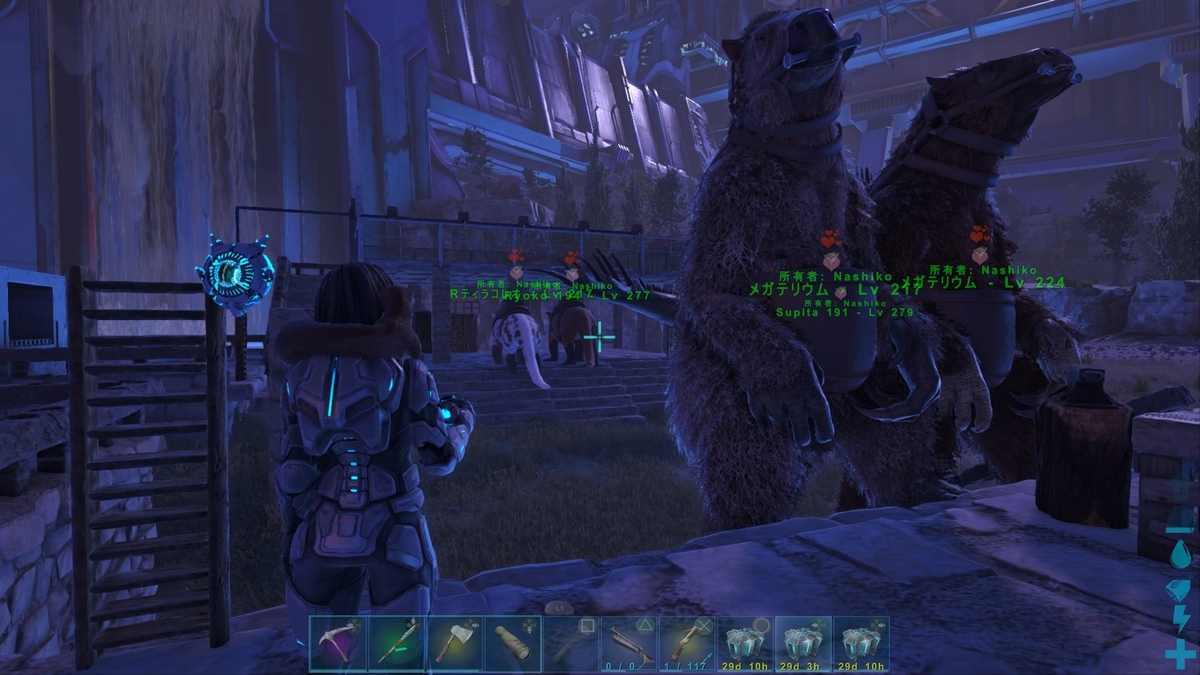Select the spyglass in the hotbar

point(512,644)
